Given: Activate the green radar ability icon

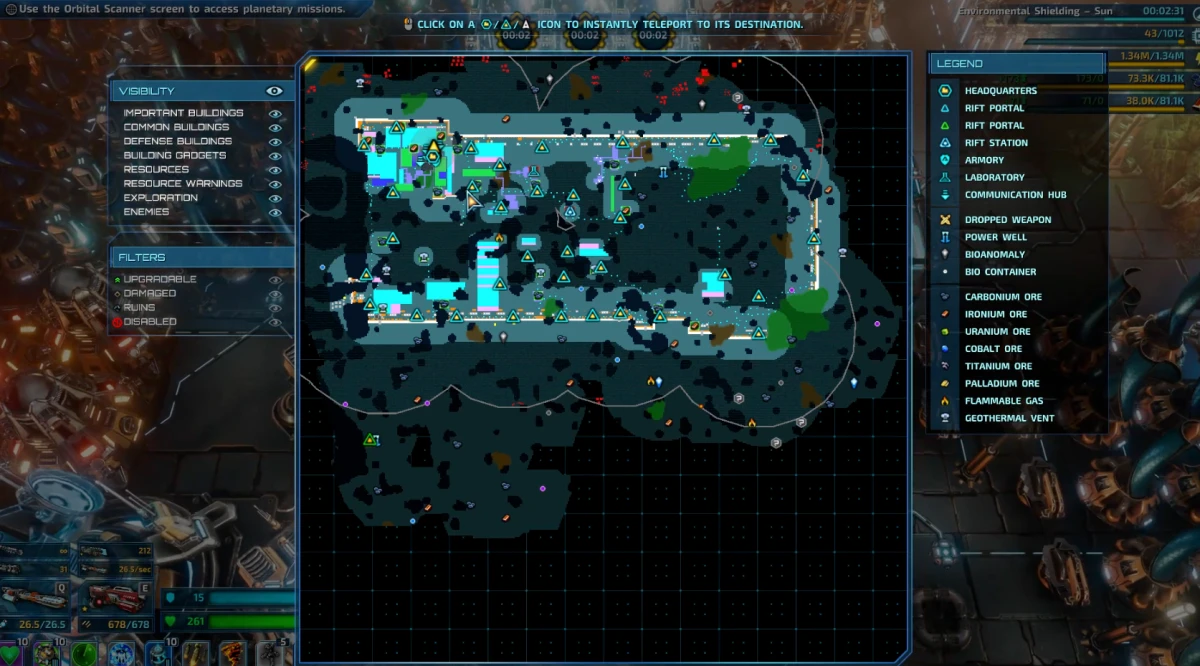Looking at the screenshot, I should 83,654.
